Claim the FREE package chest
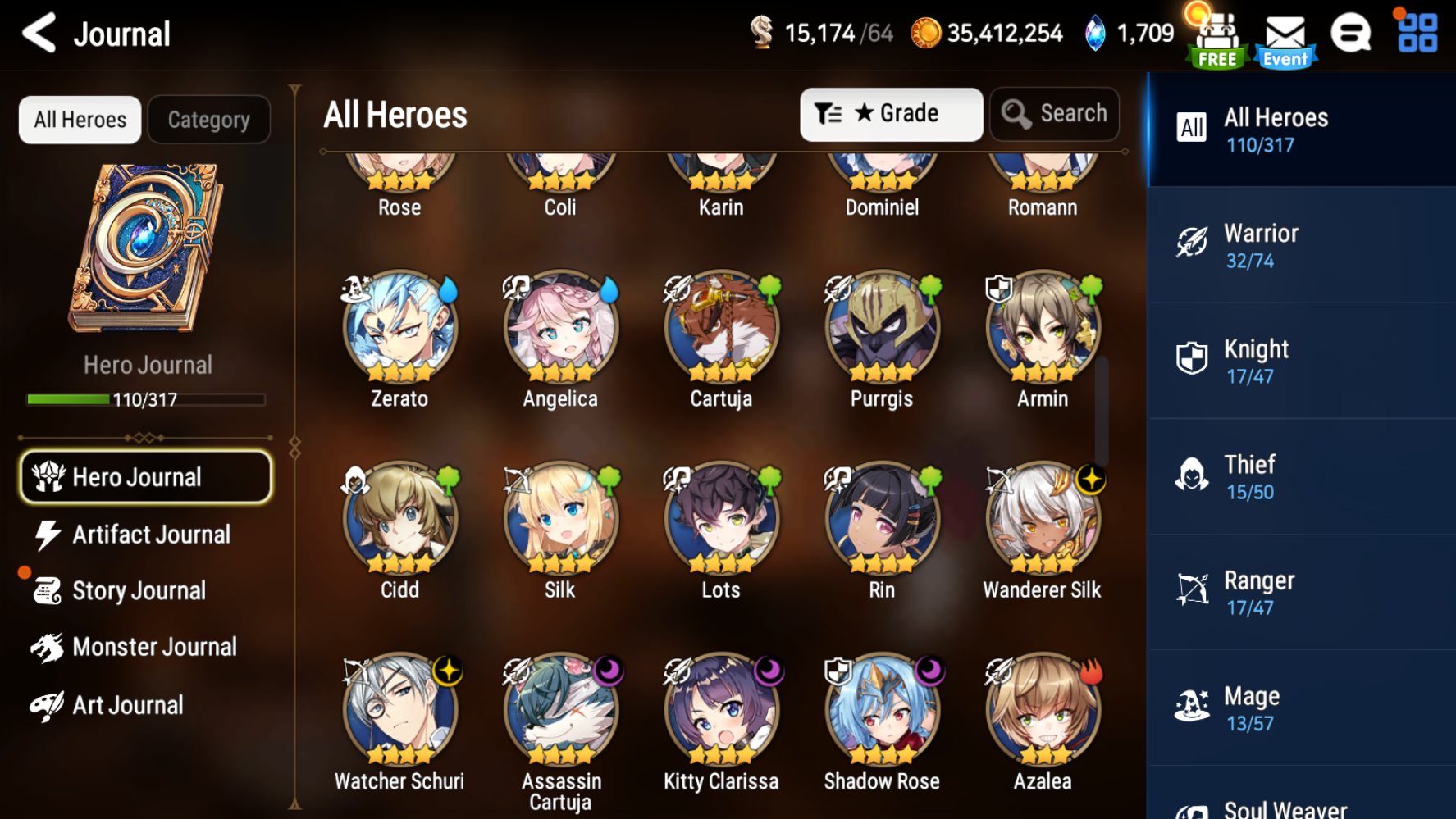This screenshot has height=819, width=1456. pyautogui.click(x=1216, y=34)
